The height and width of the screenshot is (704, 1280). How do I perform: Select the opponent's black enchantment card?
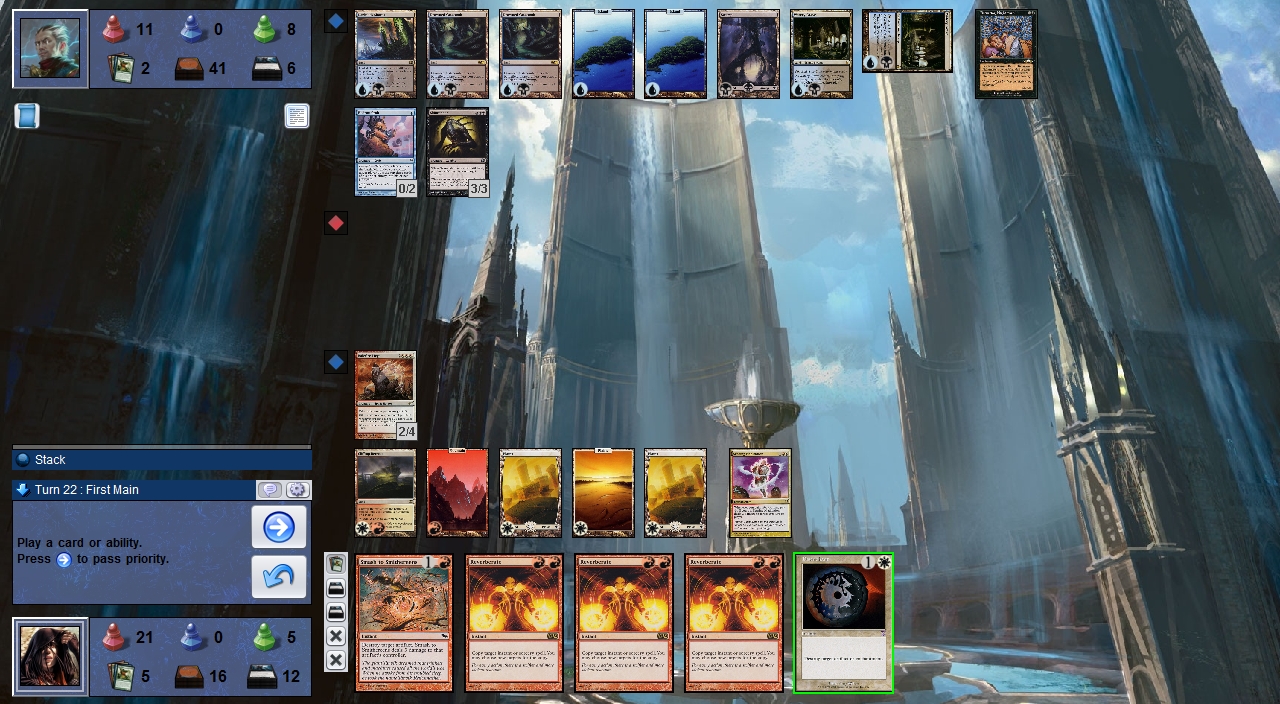(1006, 54)
